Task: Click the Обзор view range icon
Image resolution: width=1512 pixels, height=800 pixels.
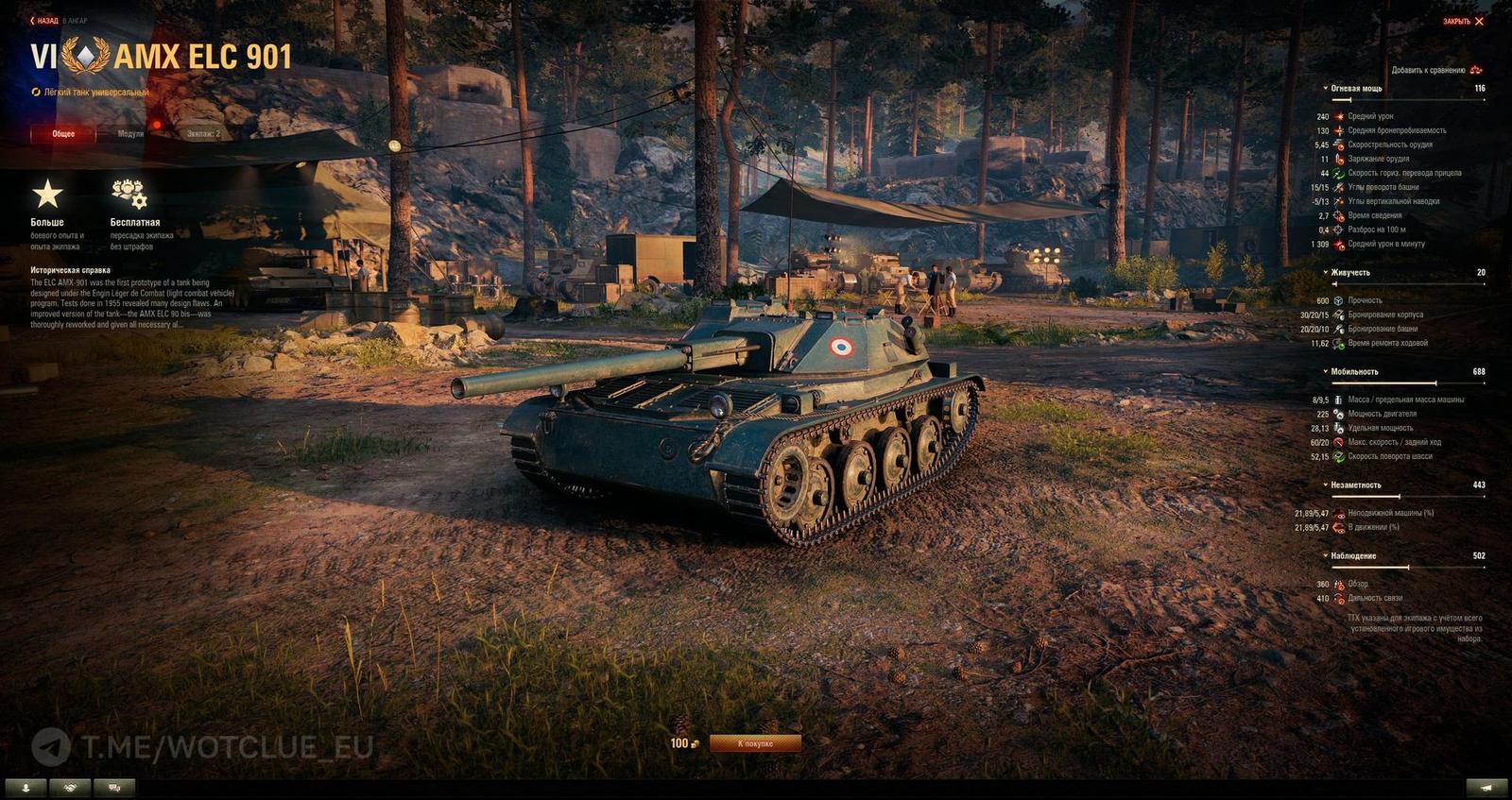Action: (x=1338, y=584)
